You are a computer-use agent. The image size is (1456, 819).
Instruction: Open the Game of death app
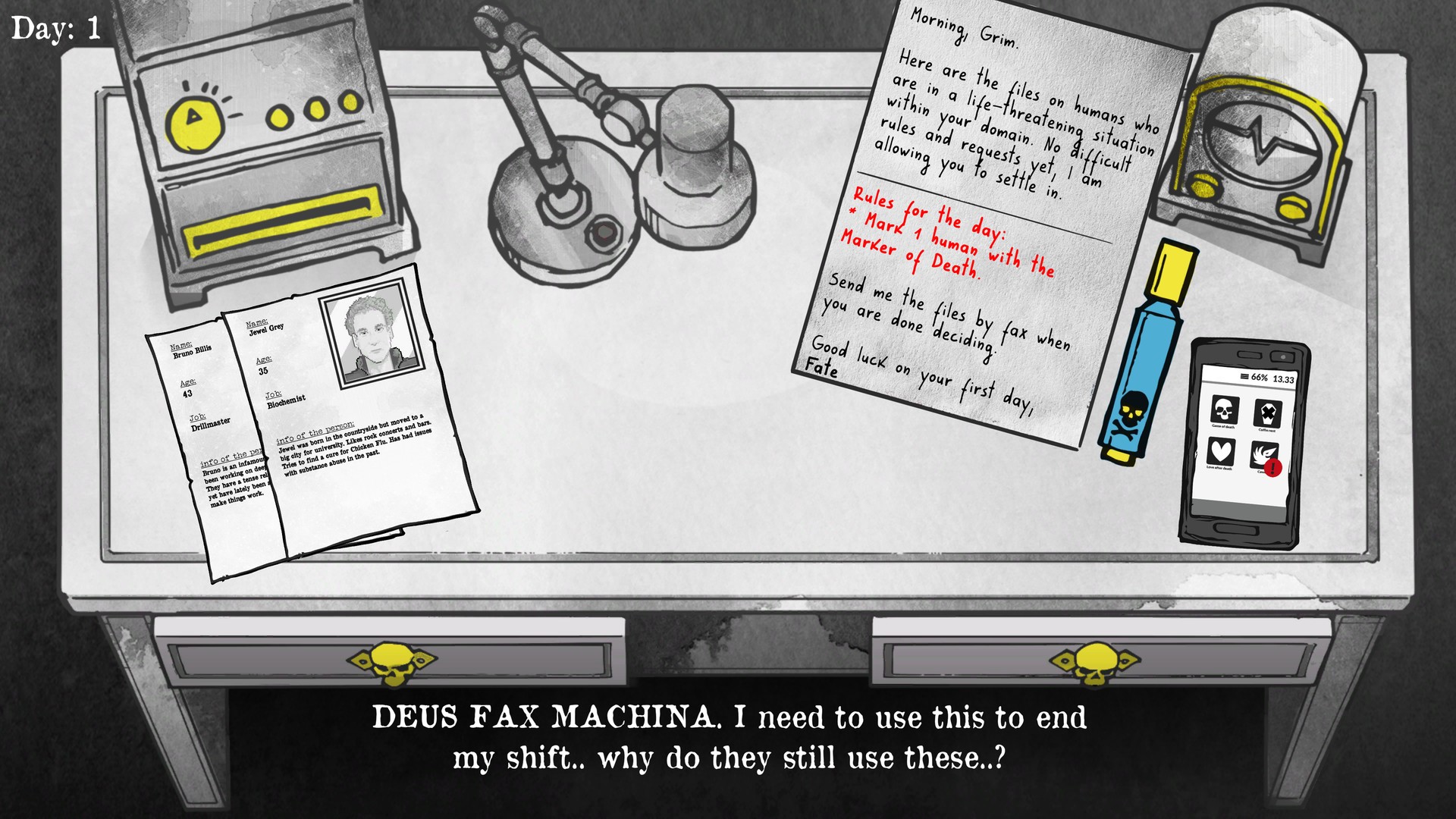[x=1225, y=411]
